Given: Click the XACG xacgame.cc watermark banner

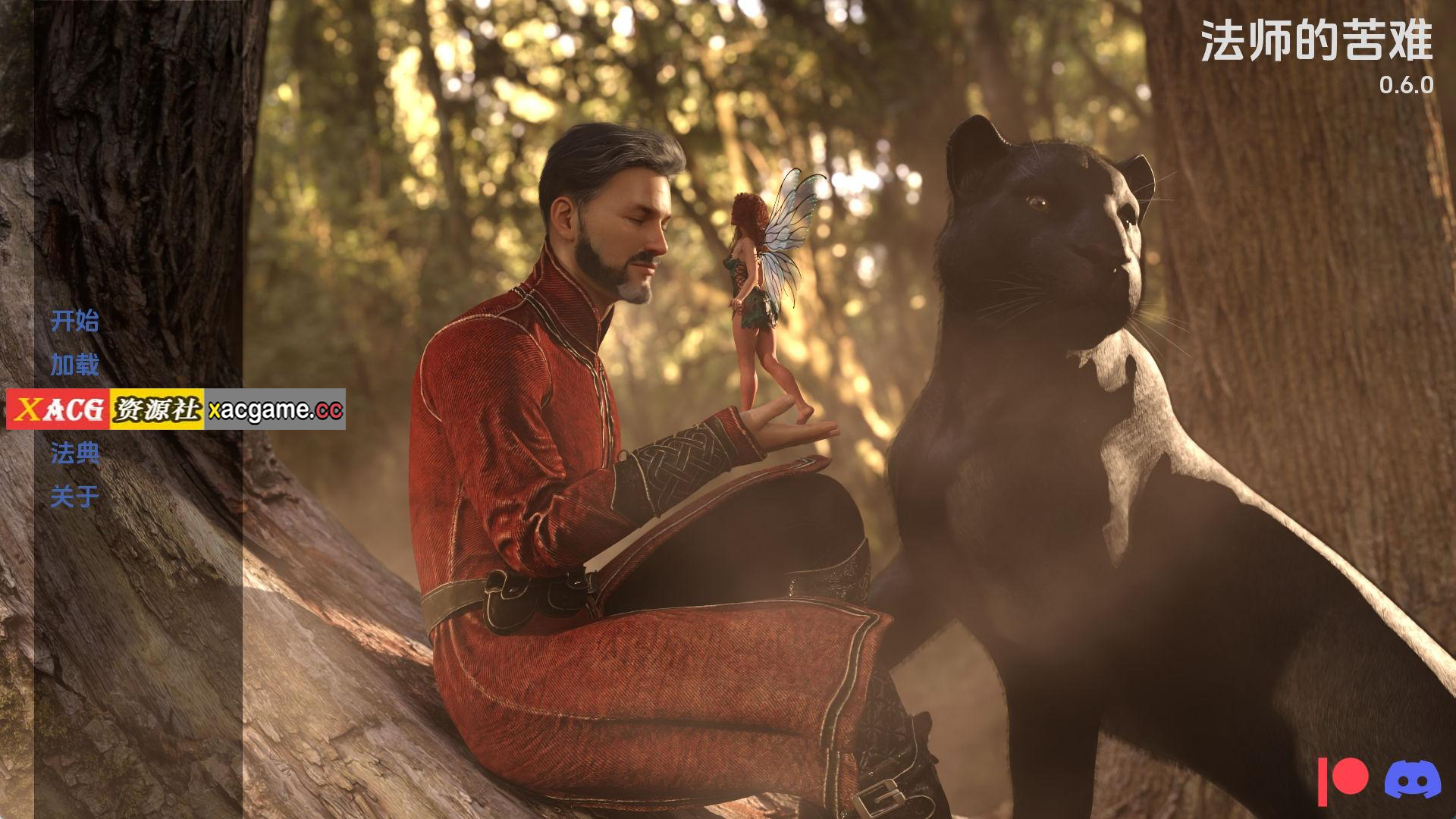Looking at the screenshot, I should pyautogui.click(x=176, y=409).
